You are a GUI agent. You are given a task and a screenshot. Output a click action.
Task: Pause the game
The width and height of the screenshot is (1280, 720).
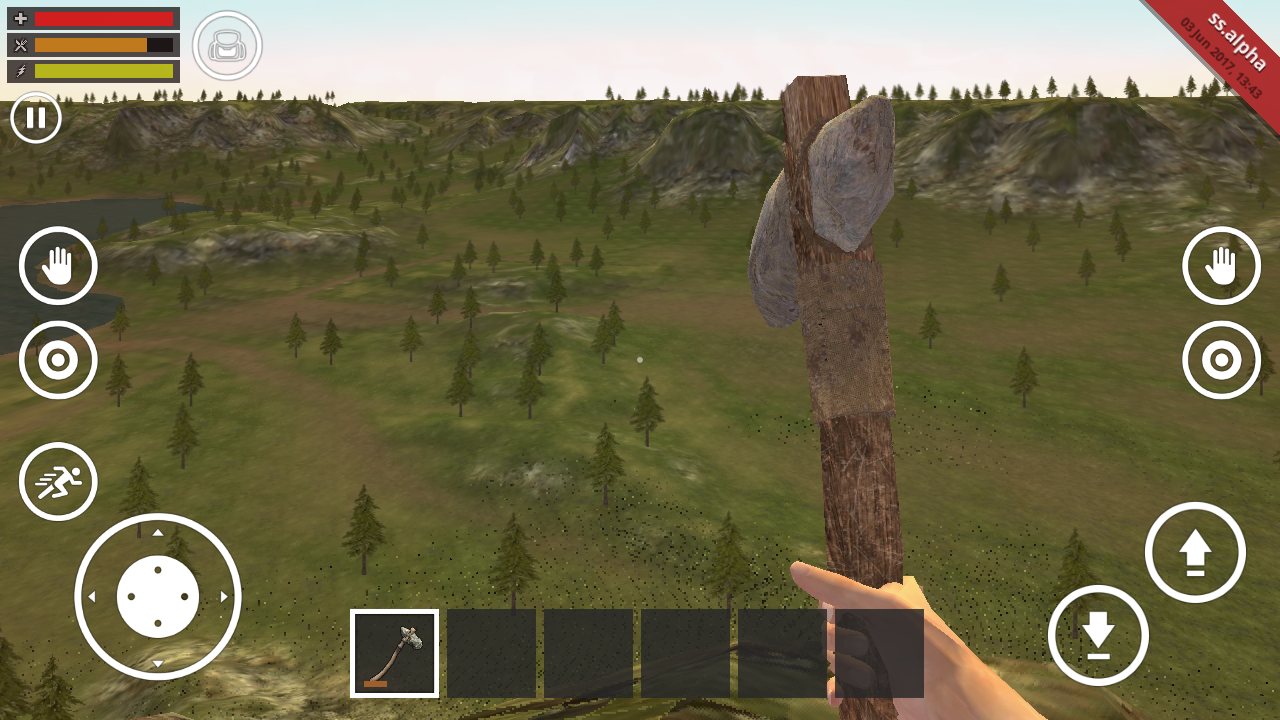[x=36, y=118]
